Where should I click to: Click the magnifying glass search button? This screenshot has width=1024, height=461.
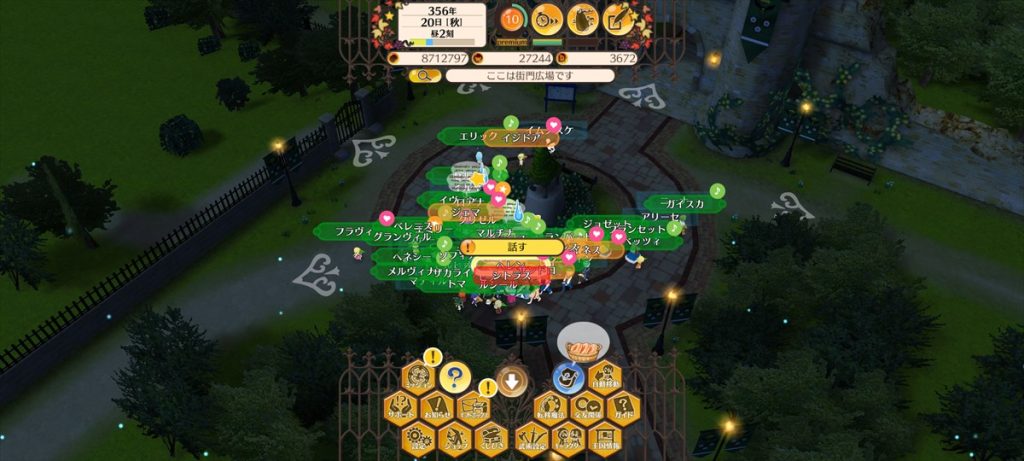click(x=424, y=75)
